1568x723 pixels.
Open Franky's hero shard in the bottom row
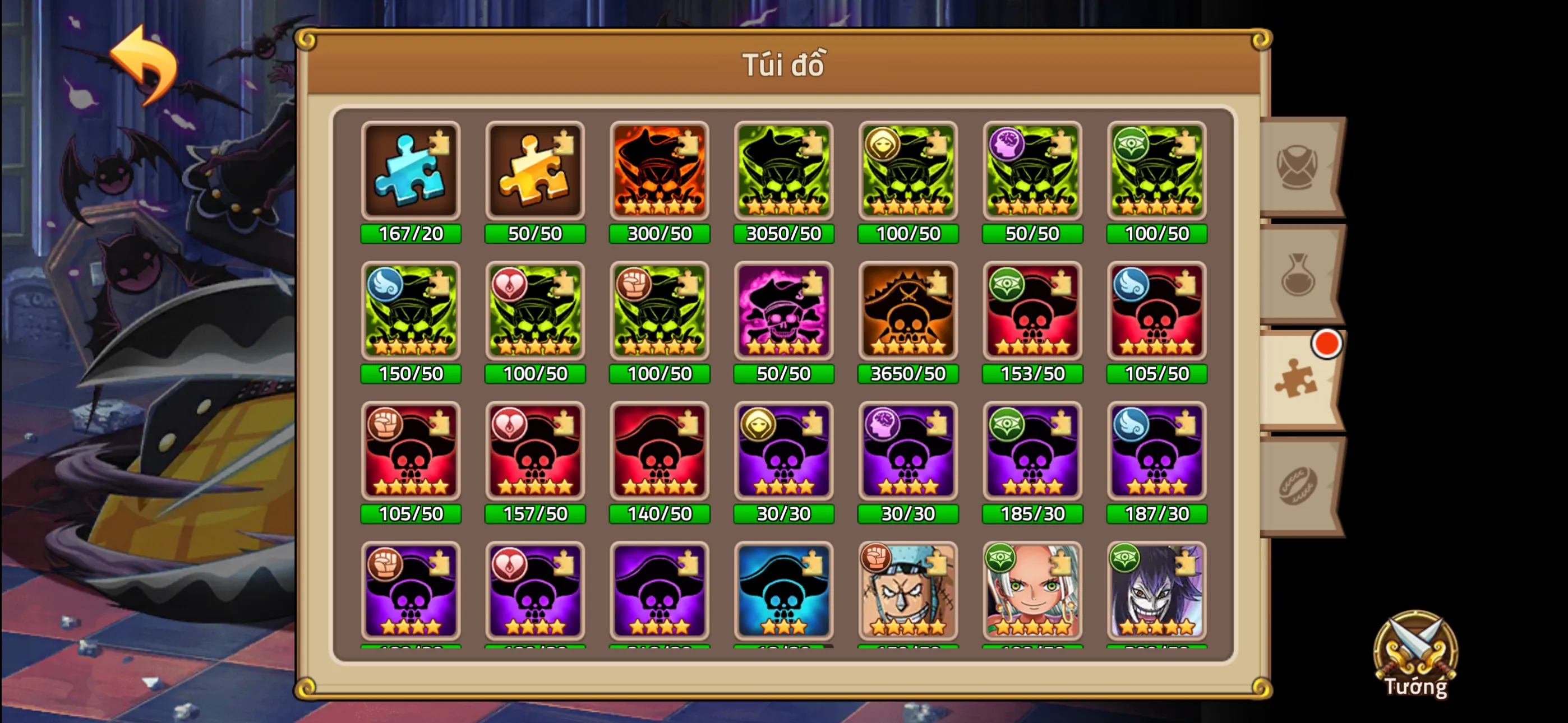click(907, 591)
